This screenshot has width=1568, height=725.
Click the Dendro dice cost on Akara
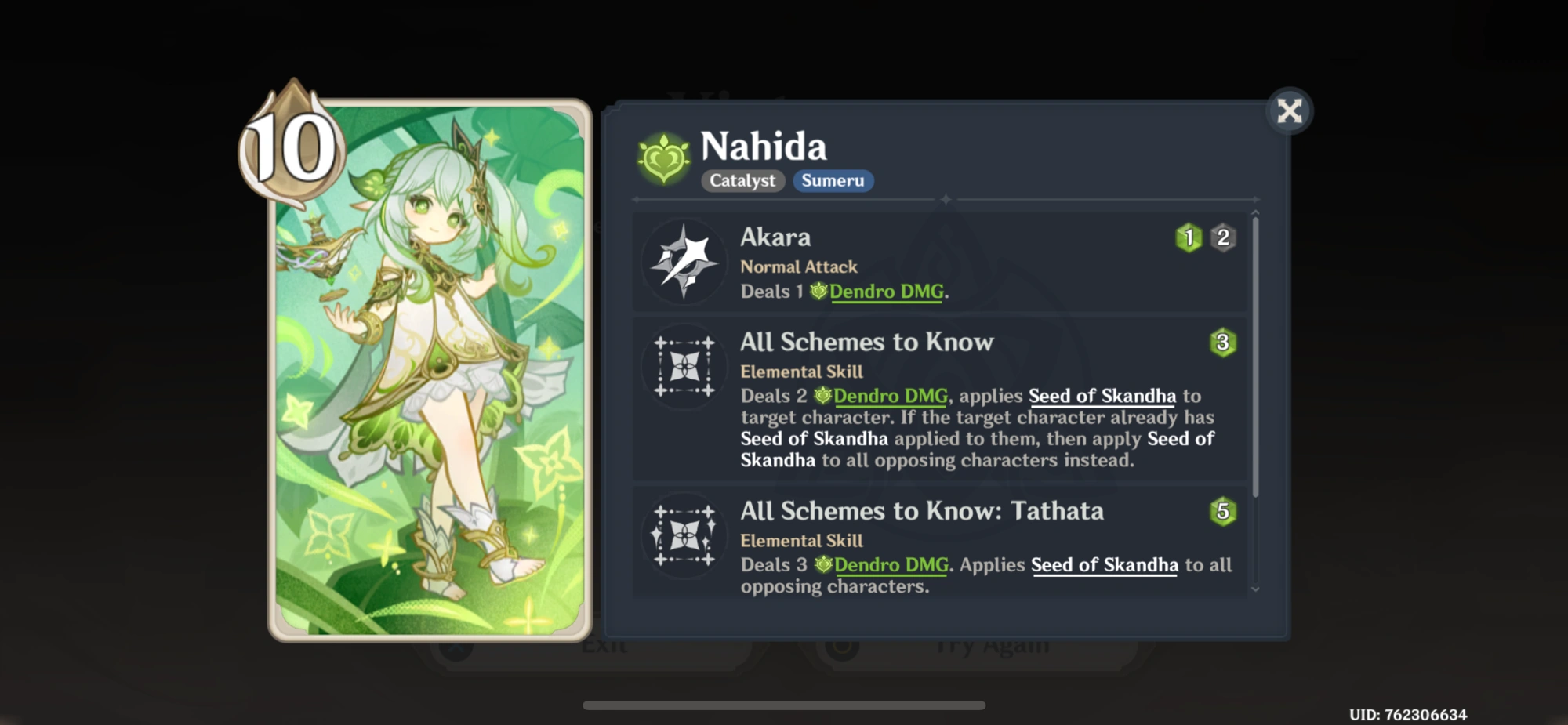(x=1189, y=237)
